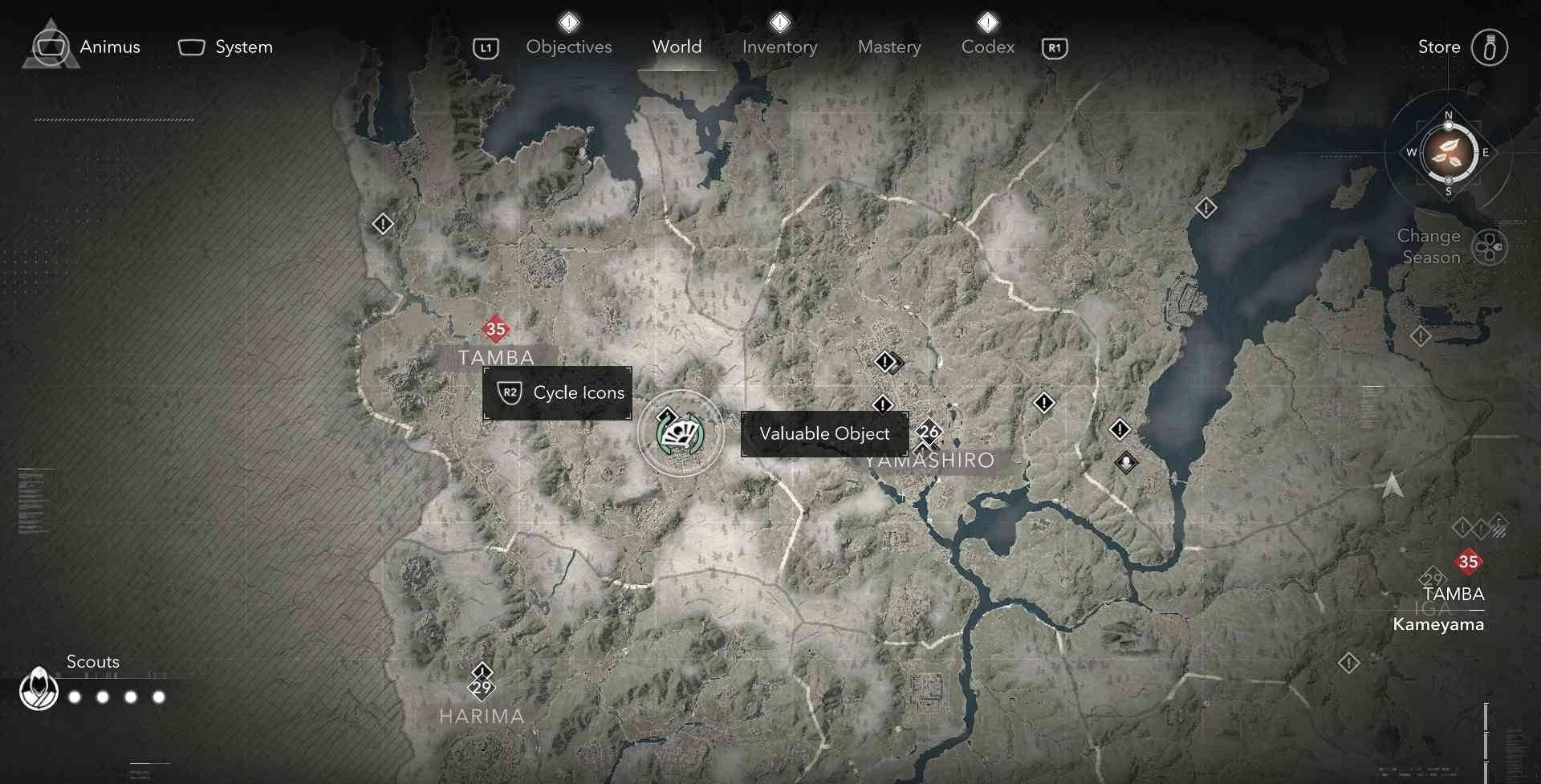The height and width of the screenshot is (784, 1541).
Task: Click the compass season emblem
Action: click(x=1448, y=152)
